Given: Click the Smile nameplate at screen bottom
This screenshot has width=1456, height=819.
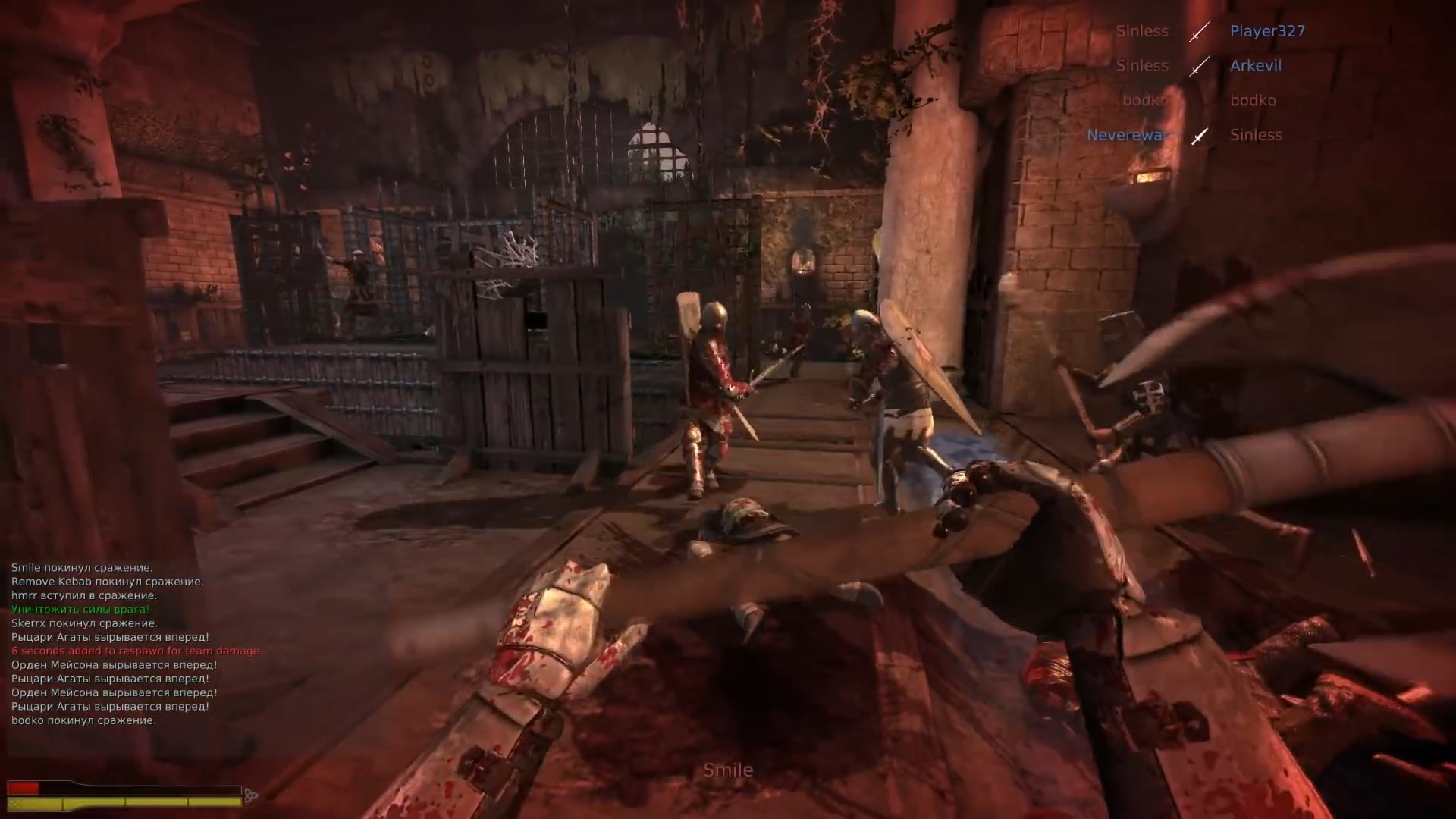Looking at the screenshot, I should tap(728, 769).
